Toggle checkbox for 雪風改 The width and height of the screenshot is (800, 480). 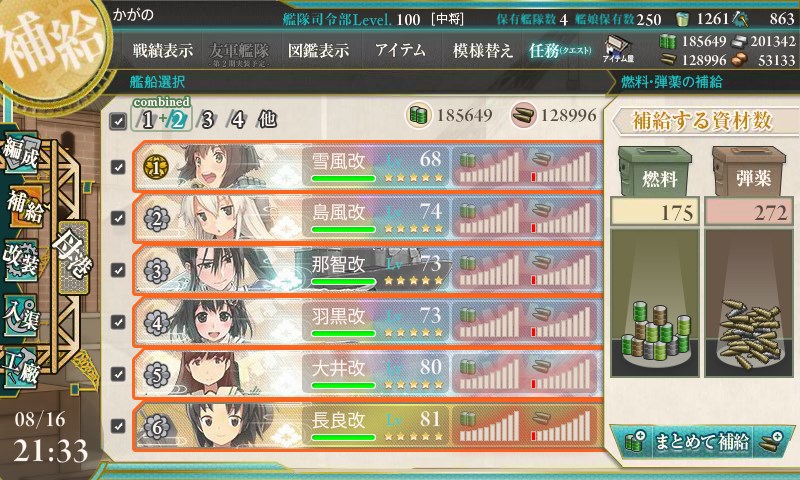[x=119, y=167]
